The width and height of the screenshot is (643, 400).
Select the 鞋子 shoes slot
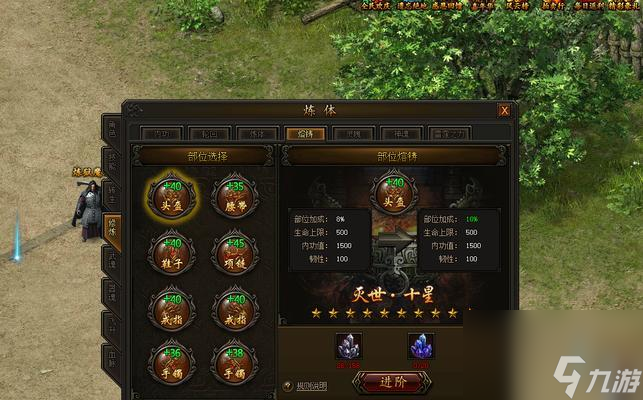172,251
